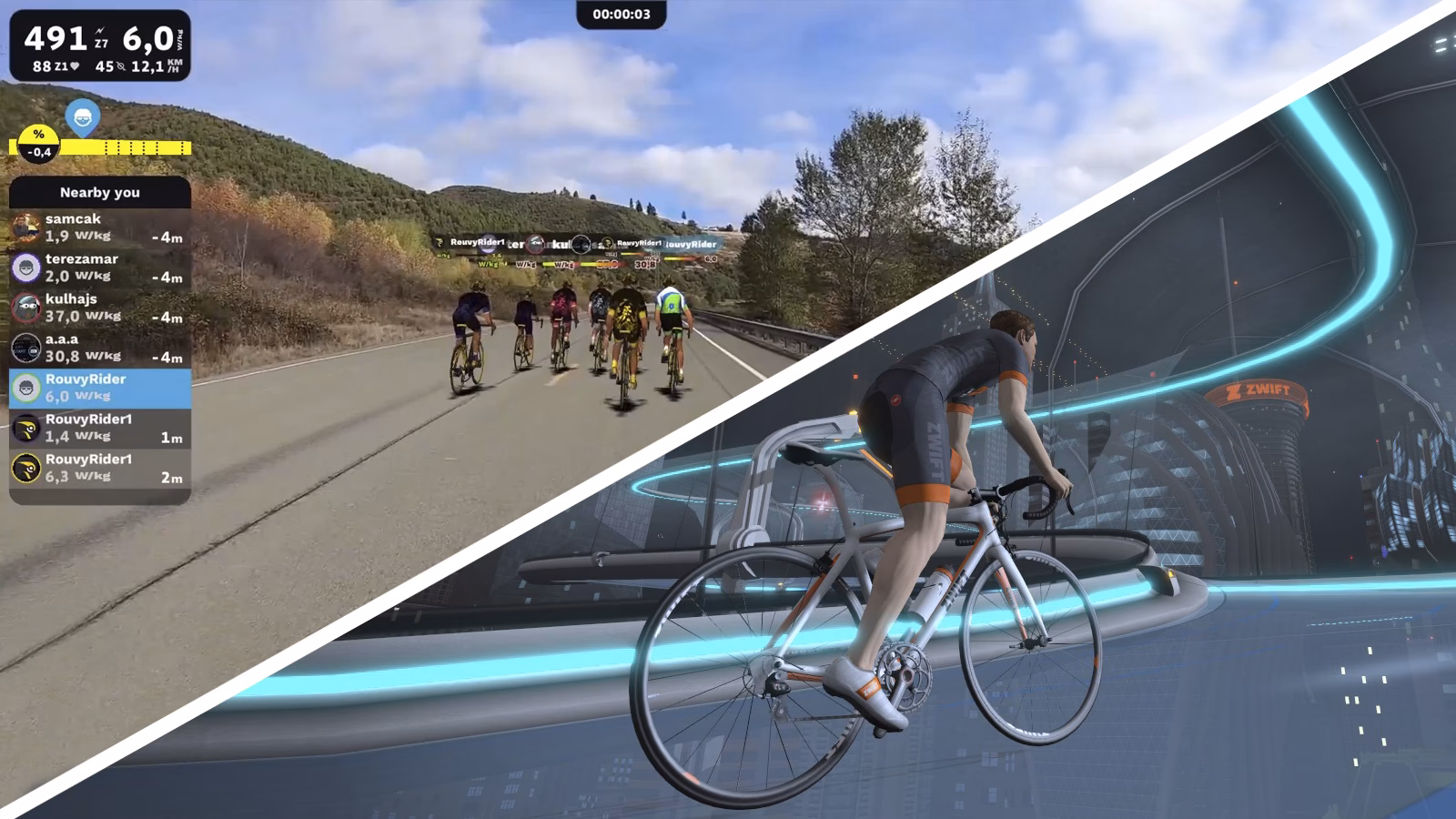Toggle the RouvyRider1 entry showing 1m
1456x819 pixels.
[x=100, y=429]
